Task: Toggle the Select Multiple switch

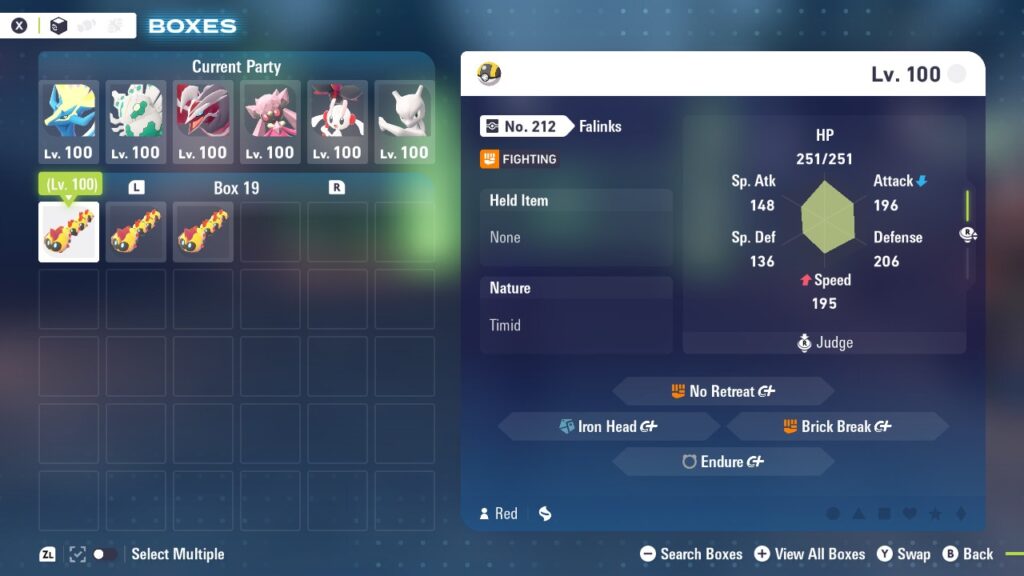Action: coord(104,554)
